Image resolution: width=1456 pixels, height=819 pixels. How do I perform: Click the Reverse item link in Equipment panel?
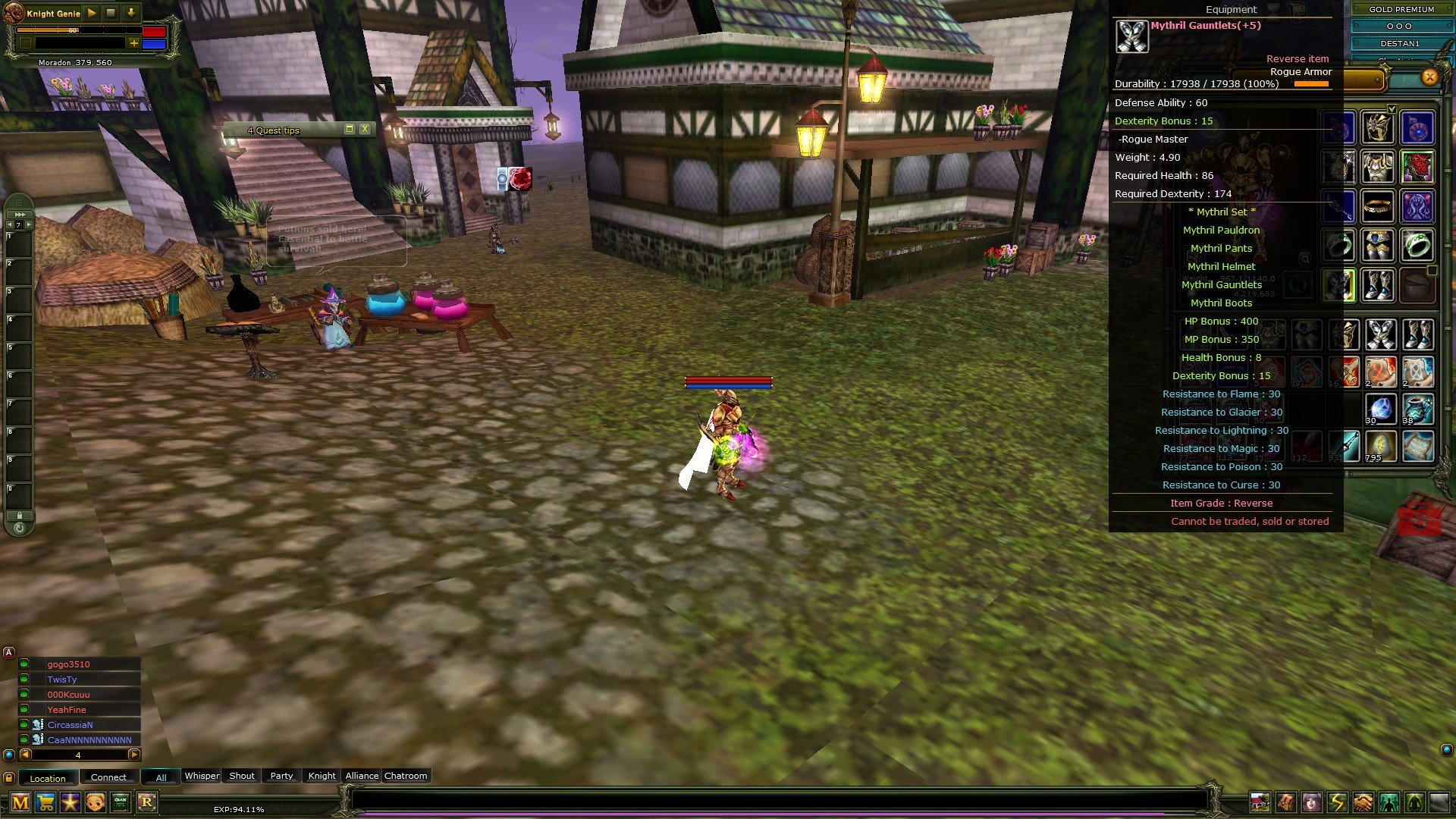[x=1297, y=58]
